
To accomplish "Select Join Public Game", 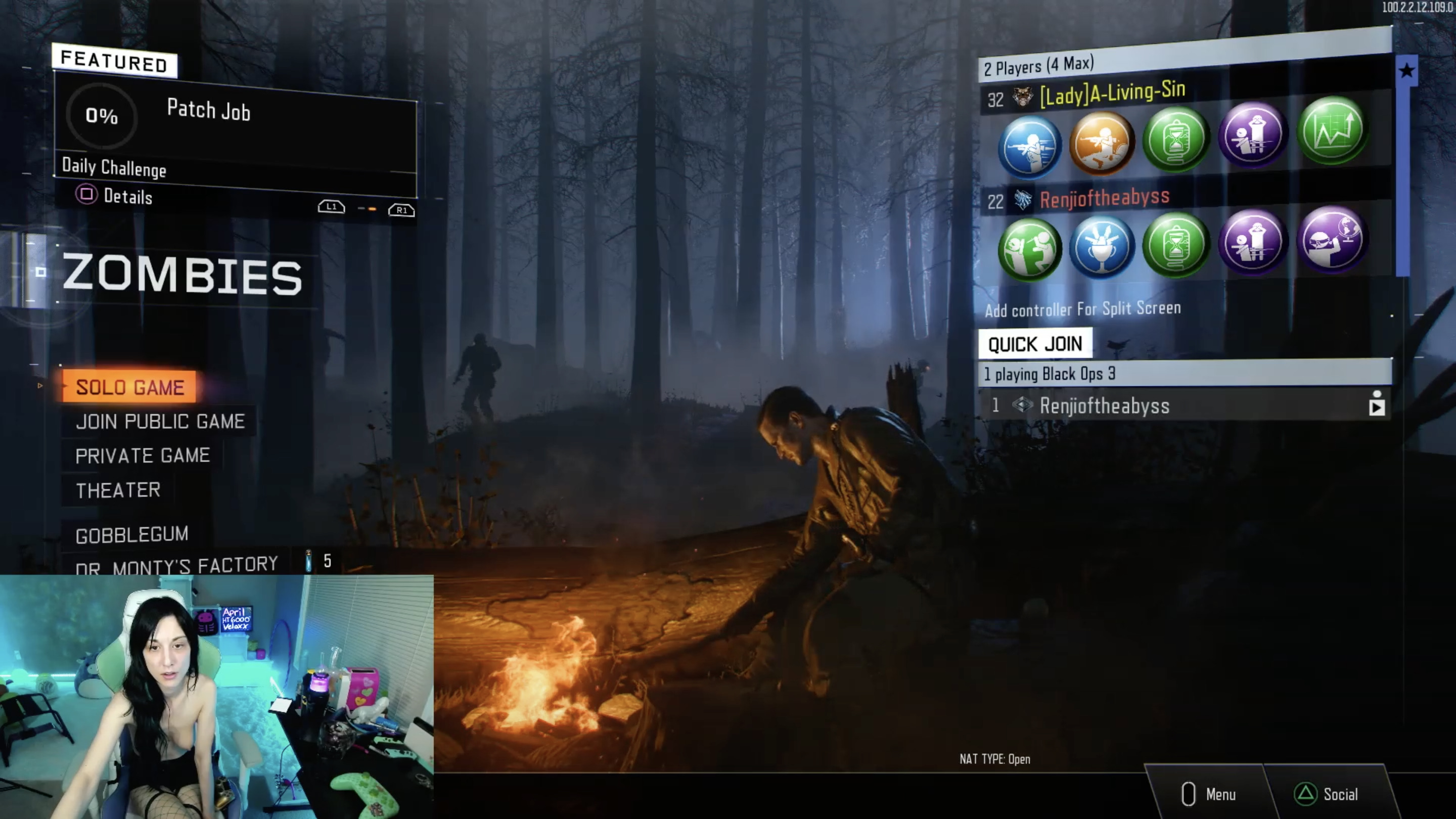I will pyautogui.click(x=160, y=422).
